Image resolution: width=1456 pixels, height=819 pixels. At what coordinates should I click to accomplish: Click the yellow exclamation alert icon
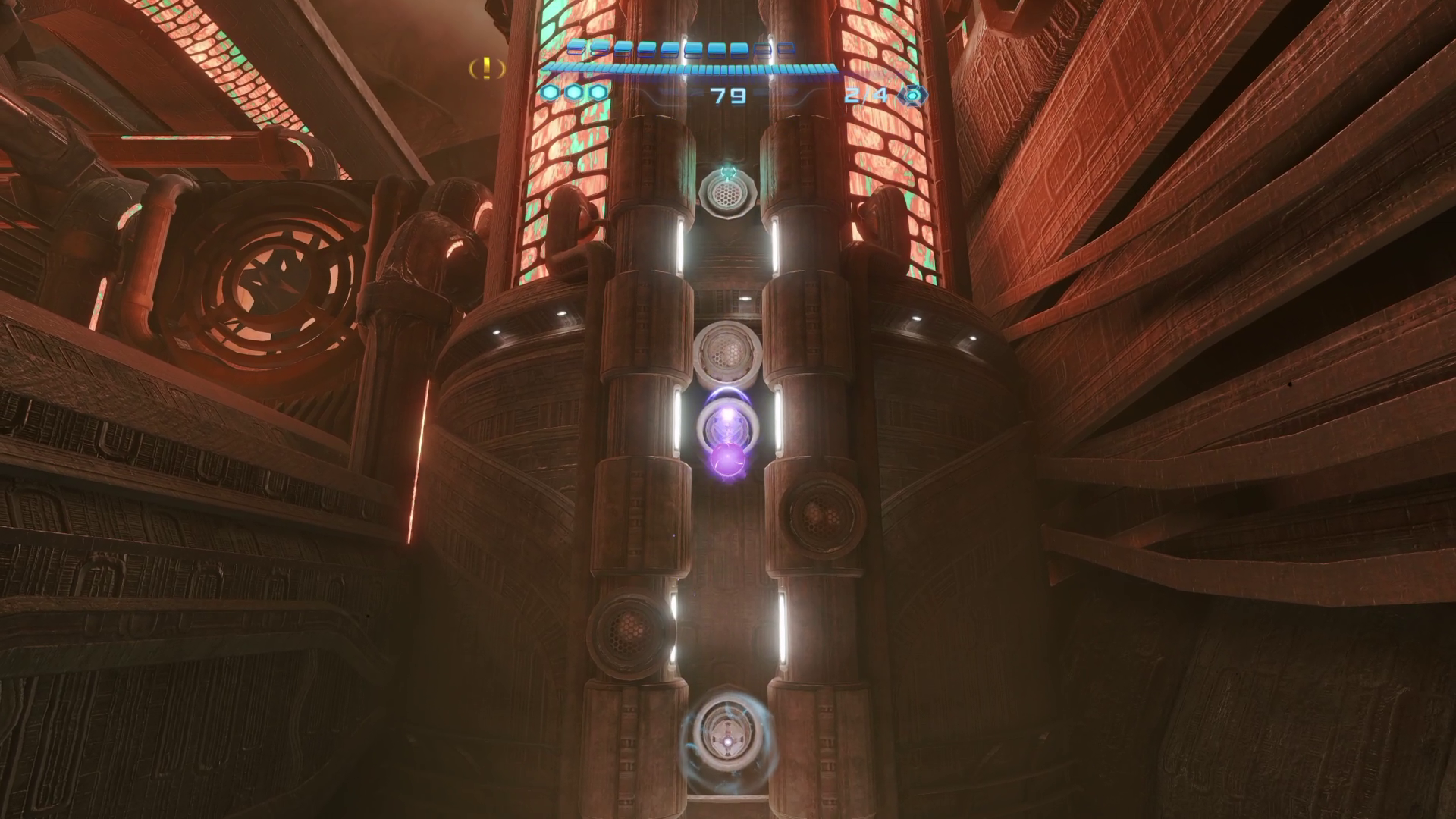487,69
